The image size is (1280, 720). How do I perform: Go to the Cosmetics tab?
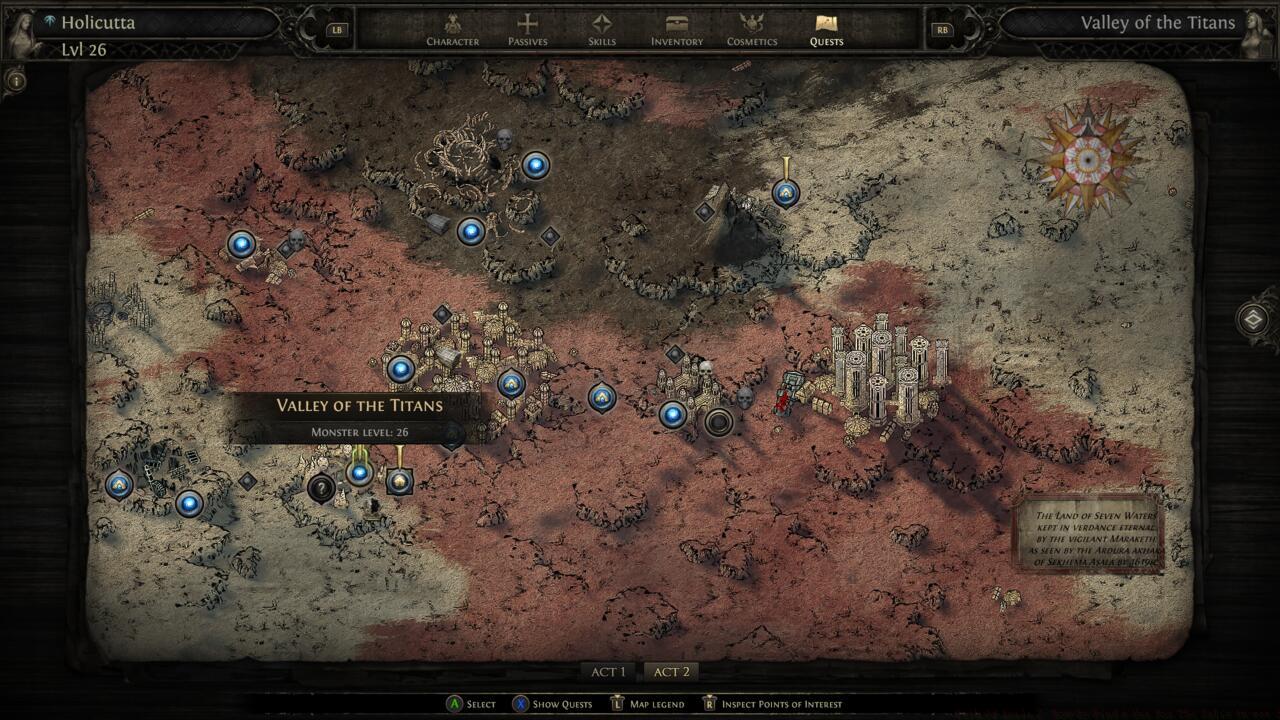point(752,29)
